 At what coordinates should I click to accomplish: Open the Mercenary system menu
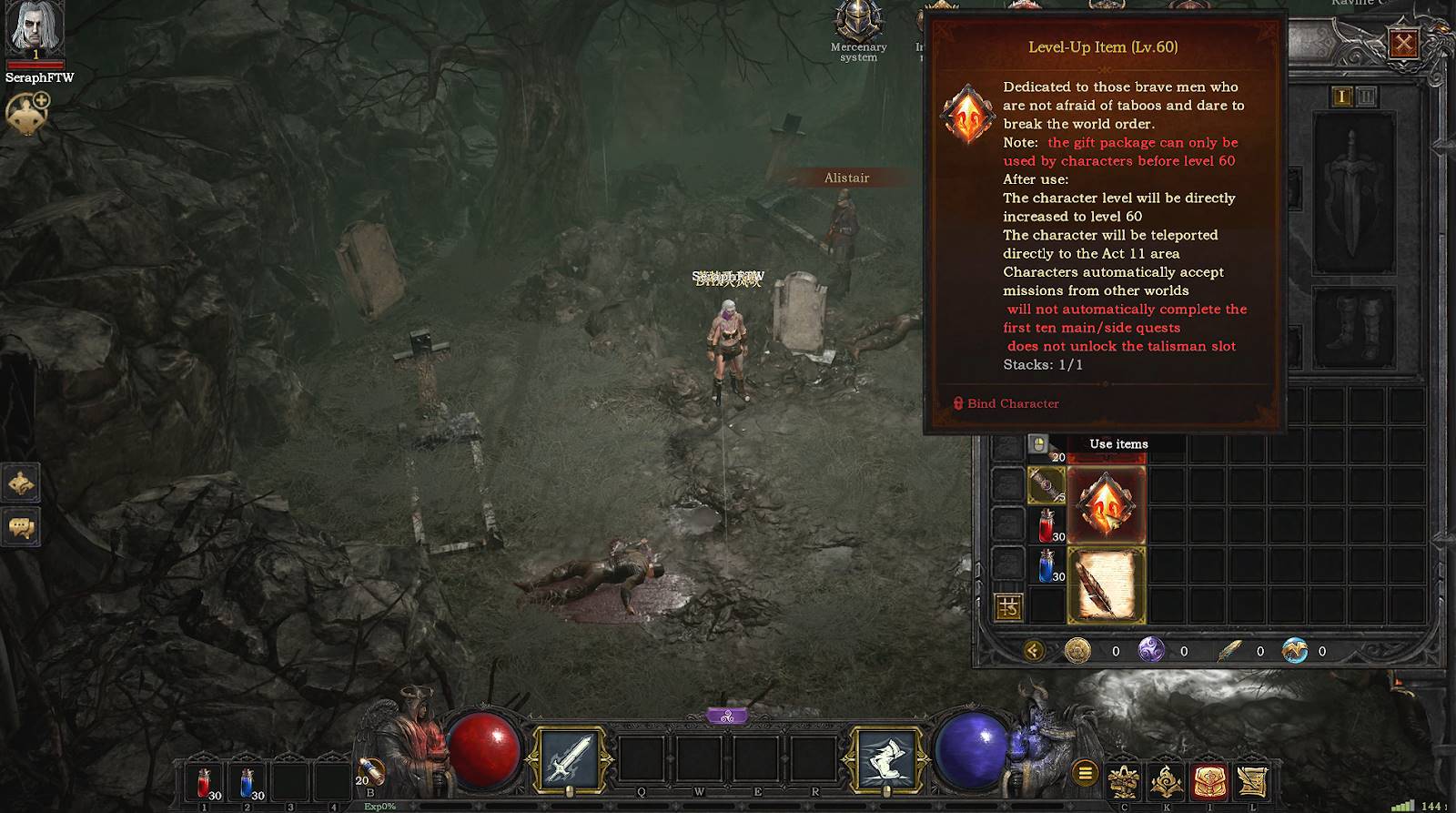[858, 29]
